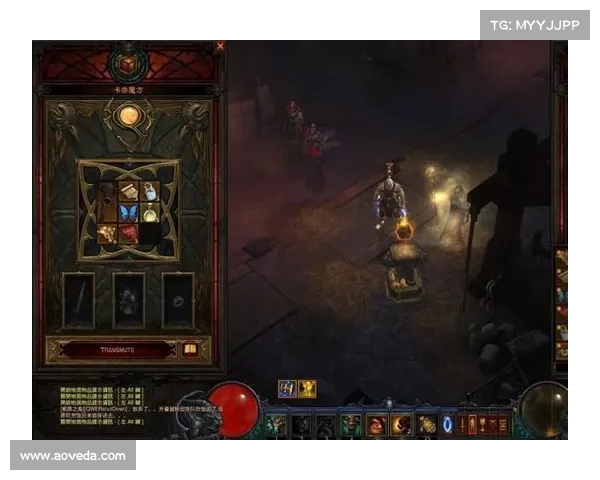The image size is (600, 480).
Task: Use the blue town portal icon
Action: point(447,425)
